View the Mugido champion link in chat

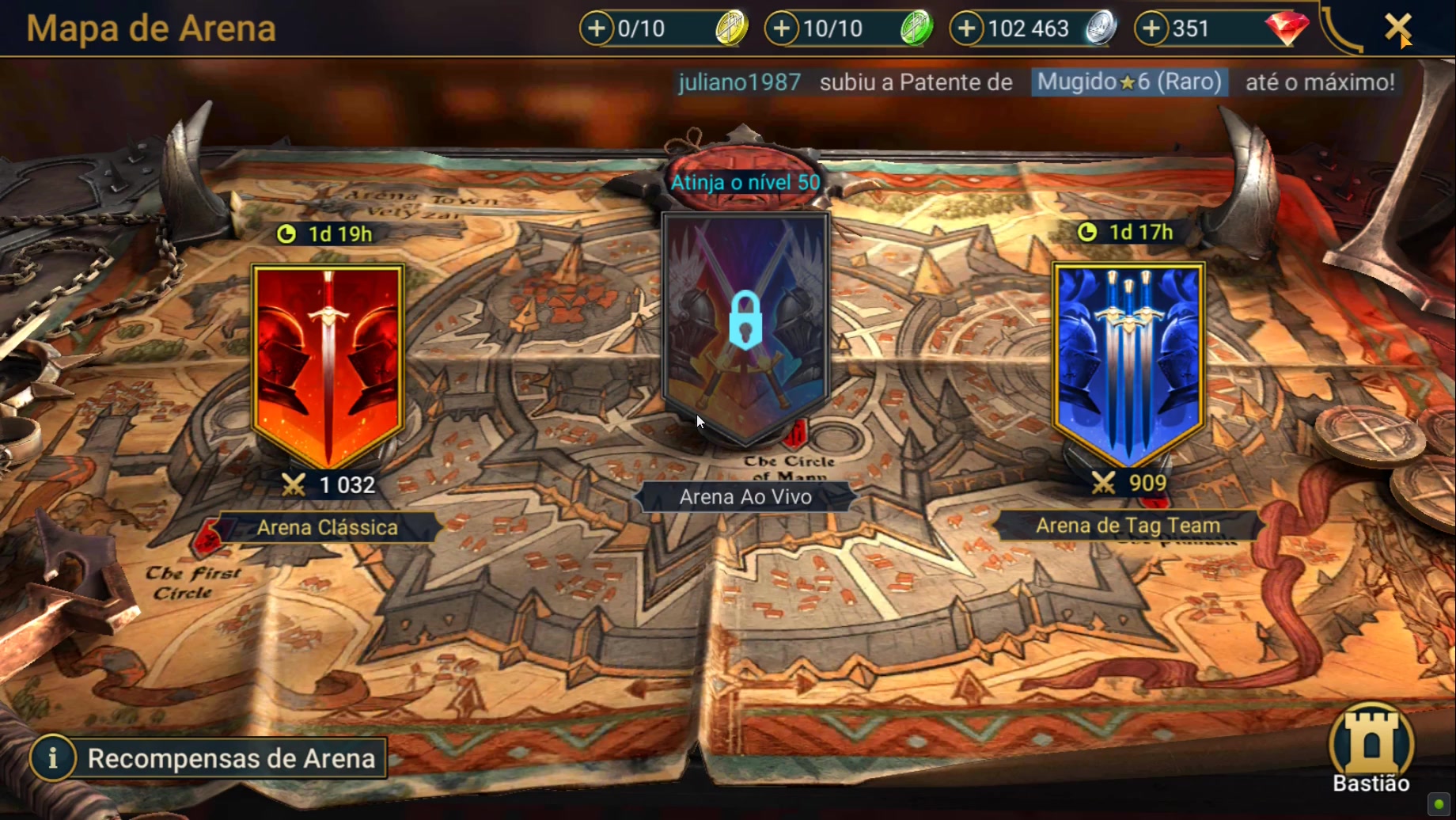pos(1129,82)
